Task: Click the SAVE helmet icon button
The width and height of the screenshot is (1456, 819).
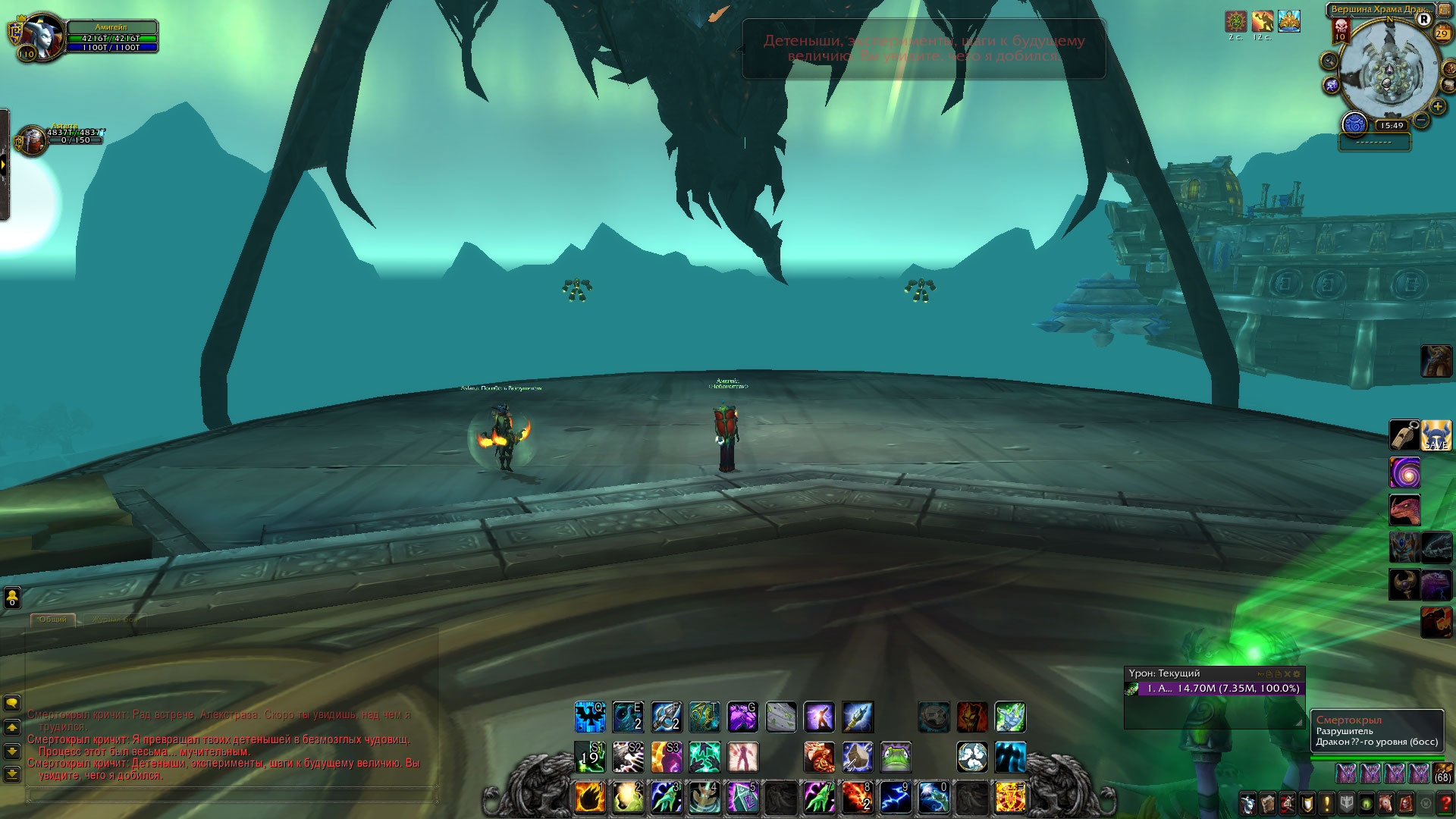Action: (x=1436, y=435)
